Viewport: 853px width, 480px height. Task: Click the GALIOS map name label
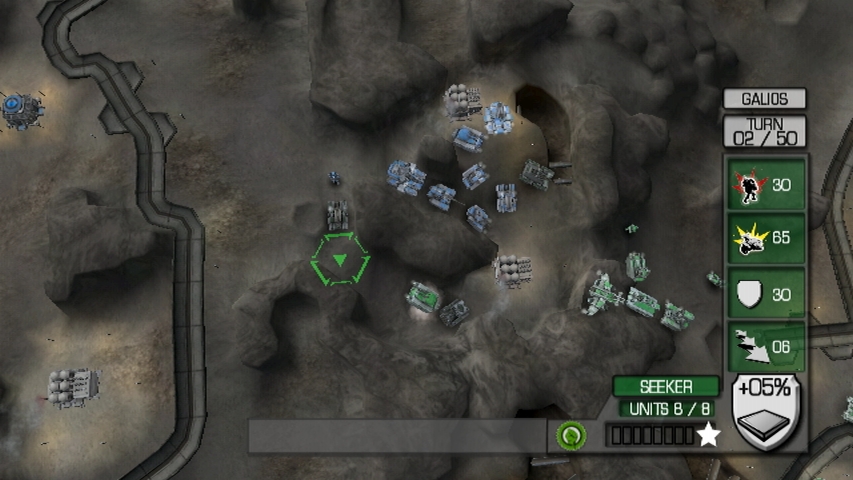765,99
